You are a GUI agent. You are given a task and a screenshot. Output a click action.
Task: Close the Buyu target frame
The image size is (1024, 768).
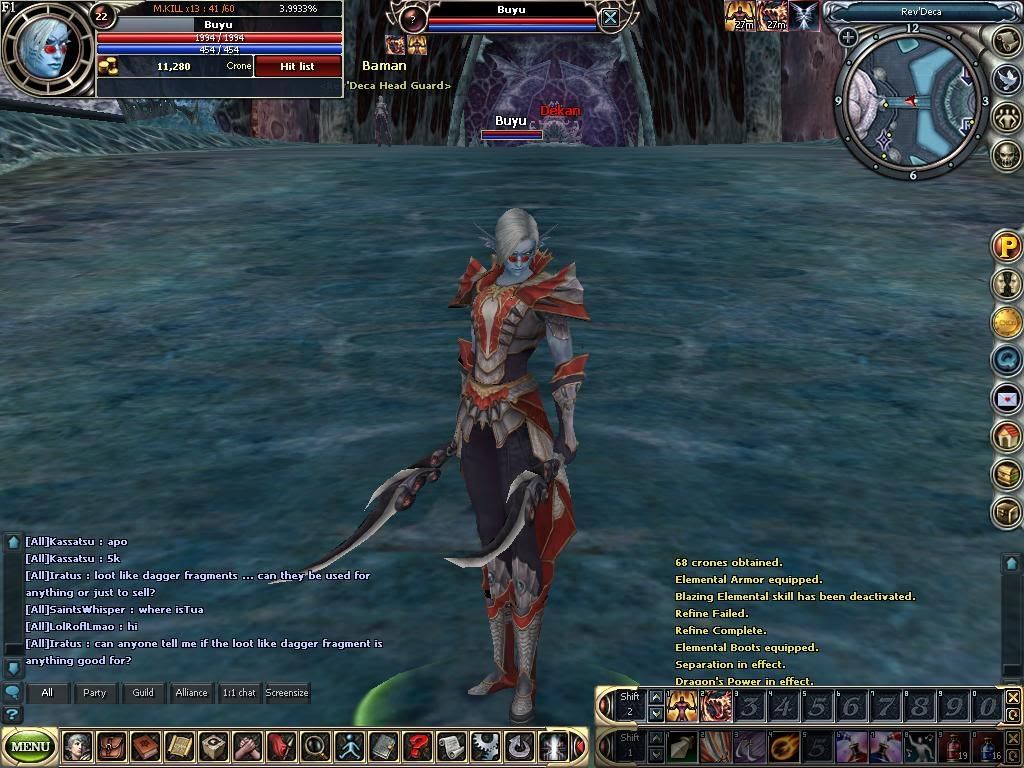[610, 17]
